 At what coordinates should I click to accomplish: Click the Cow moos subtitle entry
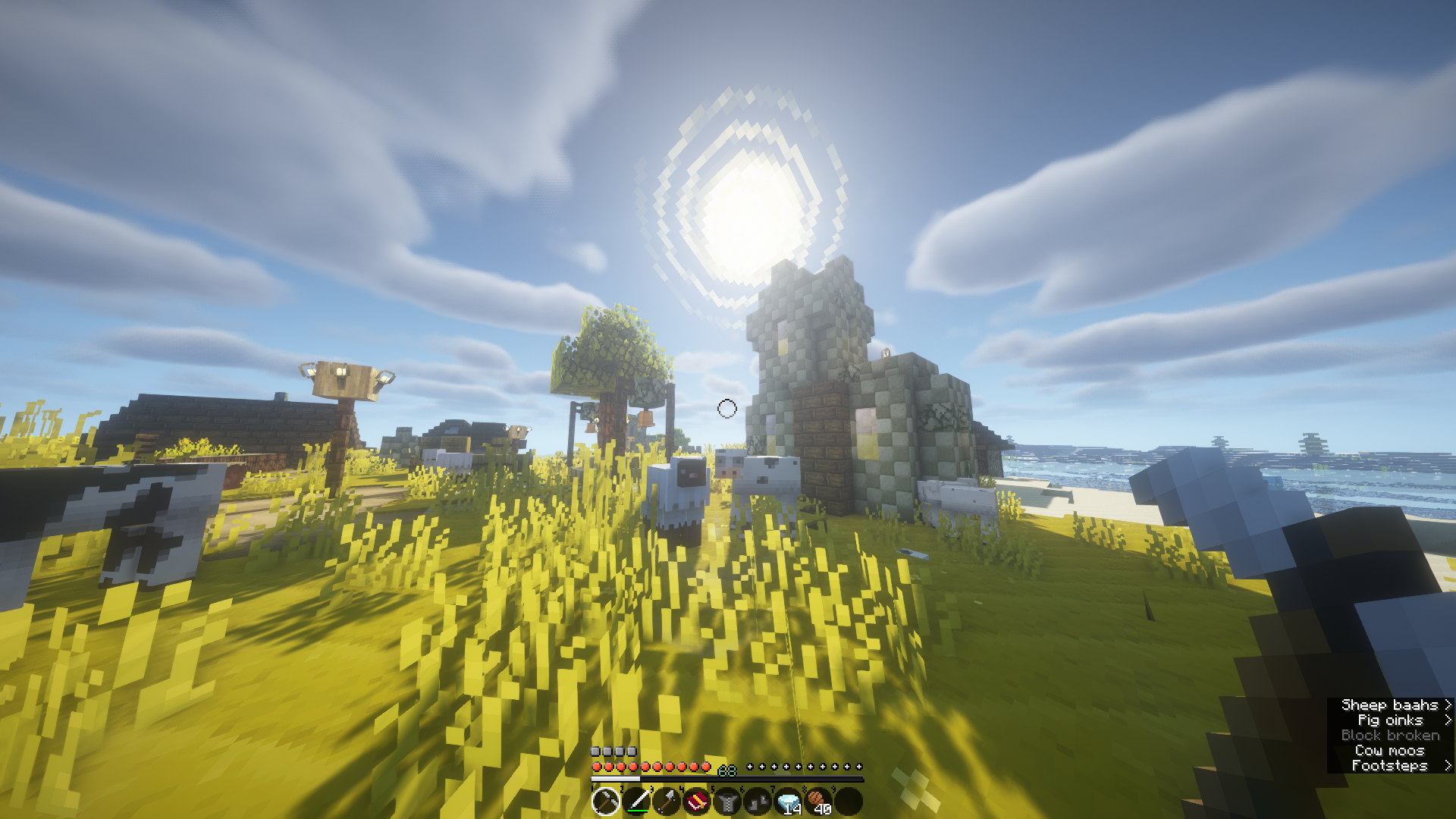(x=1391, y=750)
